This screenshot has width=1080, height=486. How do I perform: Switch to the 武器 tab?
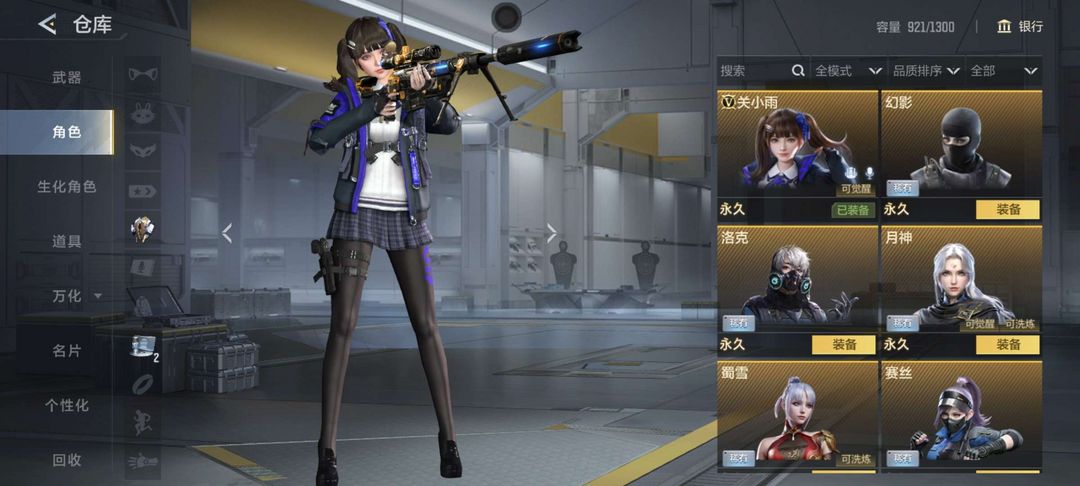click(x=67, y=77)
